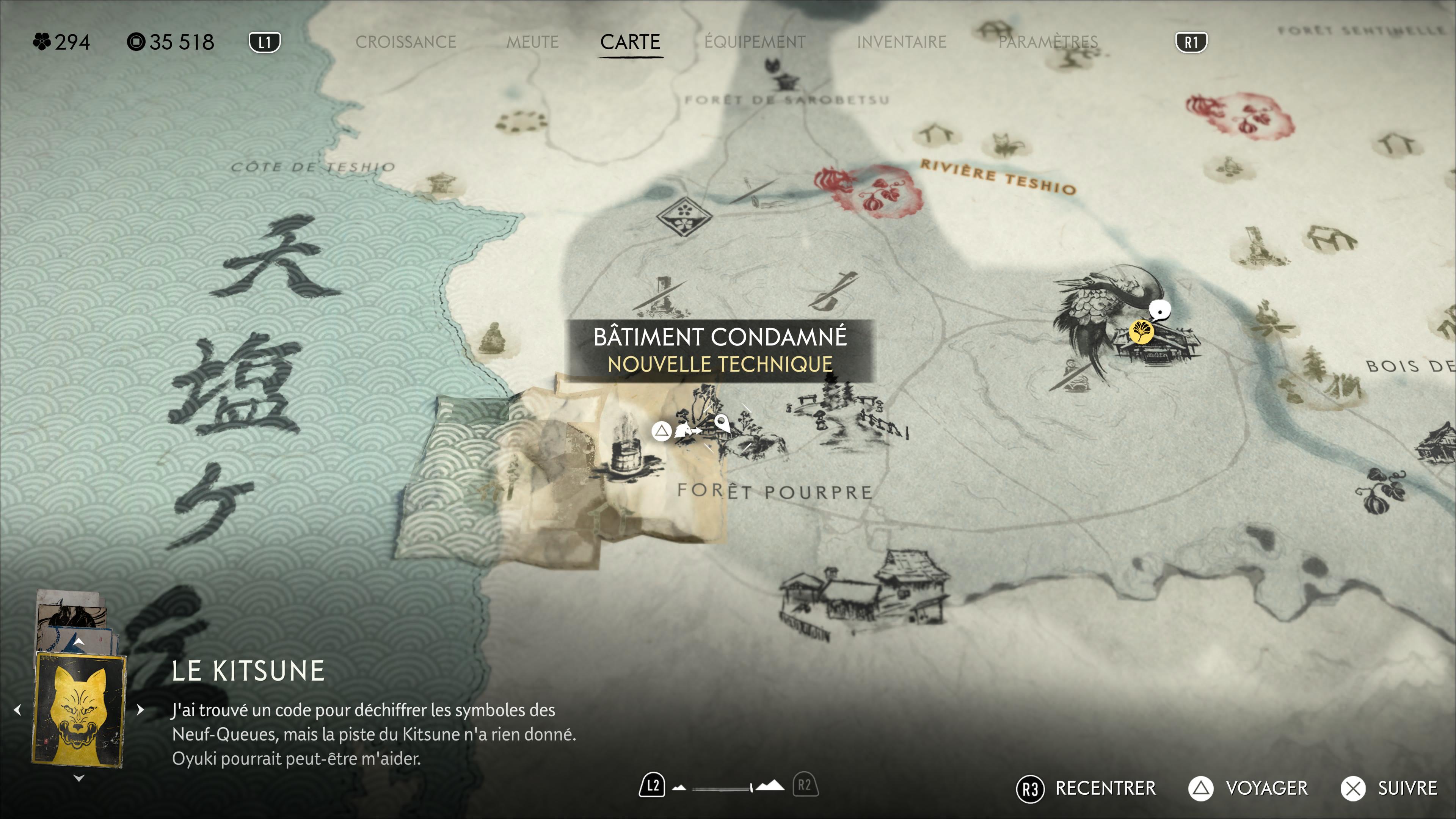
Task: Select the Carte tab
Action: point(630,42)
